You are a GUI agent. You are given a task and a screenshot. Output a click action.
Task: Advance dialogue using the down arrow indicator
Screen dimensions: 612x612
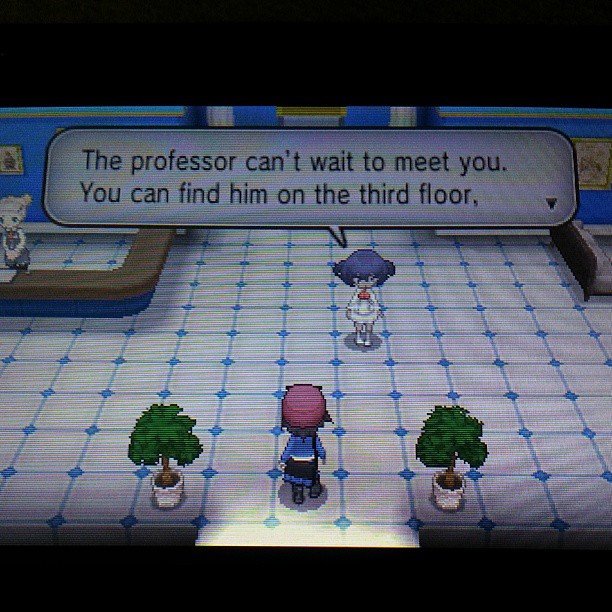[x=550, y=203]
